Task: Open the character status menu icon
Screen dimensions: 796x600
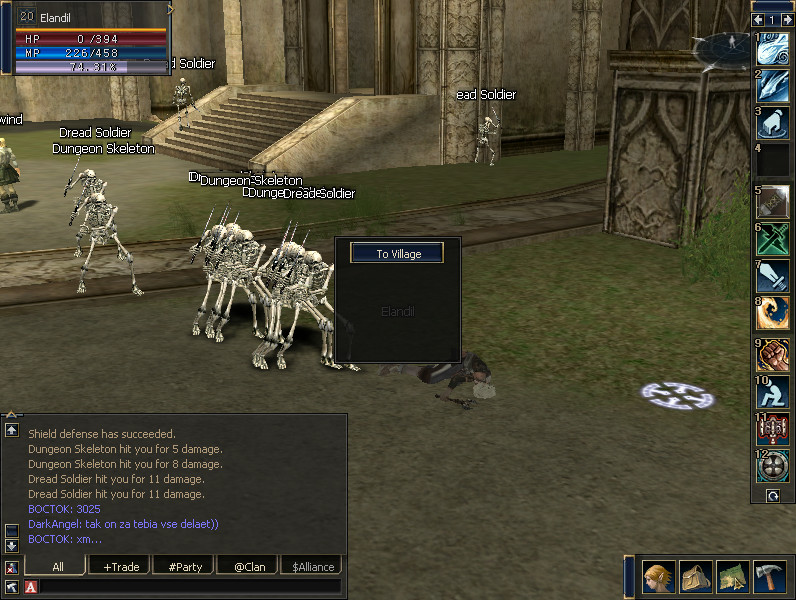Action: (658, 577)
